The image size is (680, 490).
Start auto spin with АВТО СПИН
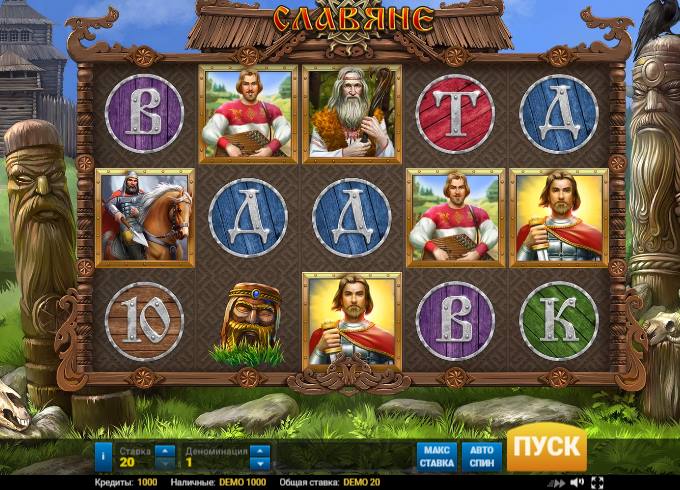pos(482,456)
